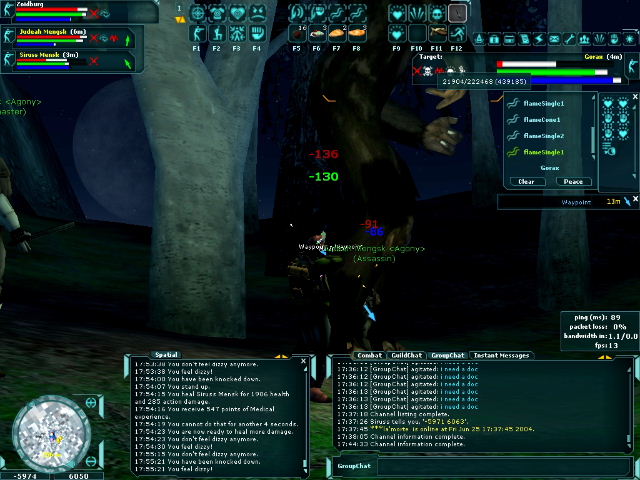Click the Clear button in combat queue

tap(529, 182)
